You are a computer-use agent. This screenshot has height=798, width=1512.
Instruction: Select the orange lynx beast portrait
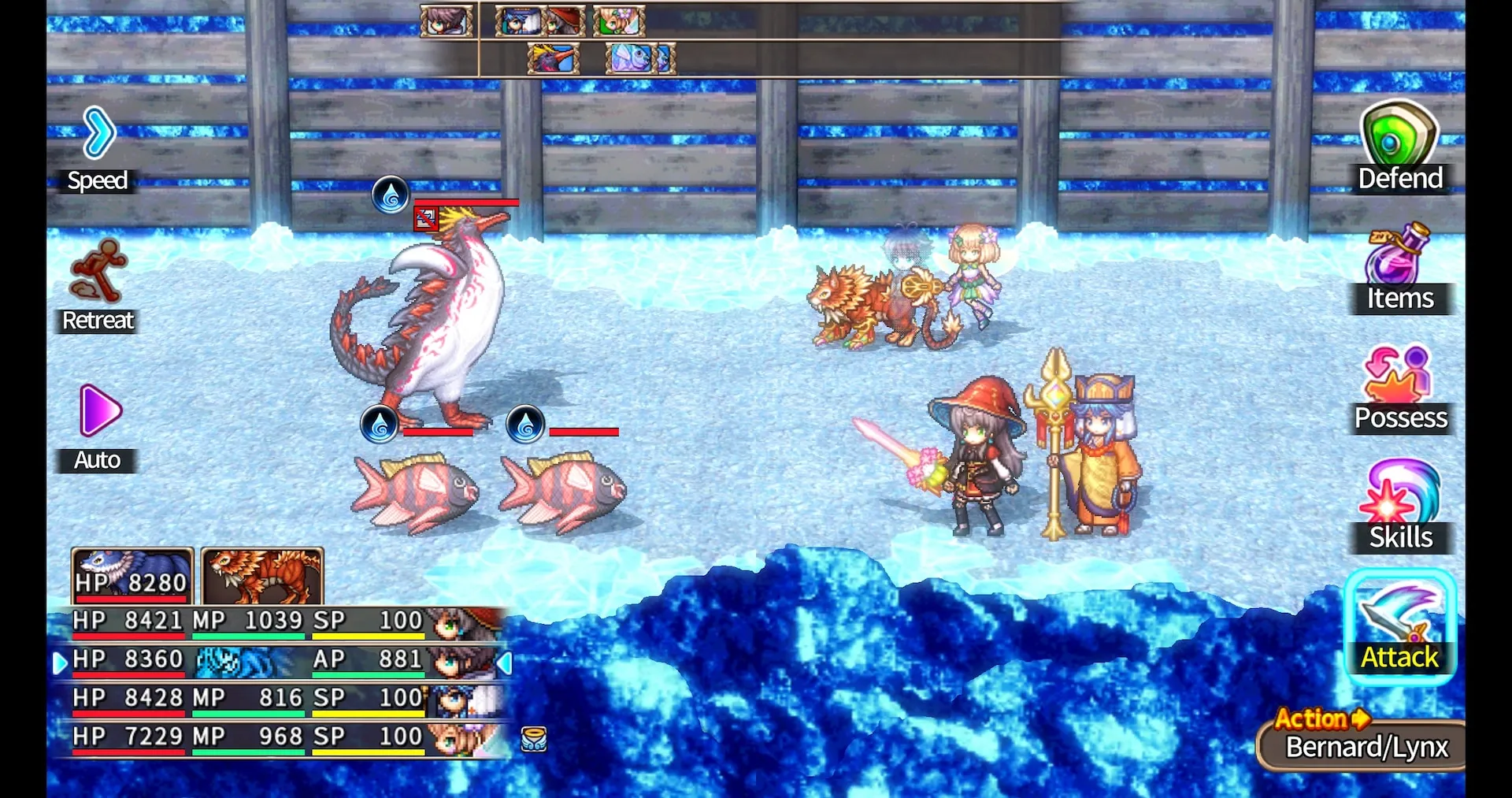[262, 576]
